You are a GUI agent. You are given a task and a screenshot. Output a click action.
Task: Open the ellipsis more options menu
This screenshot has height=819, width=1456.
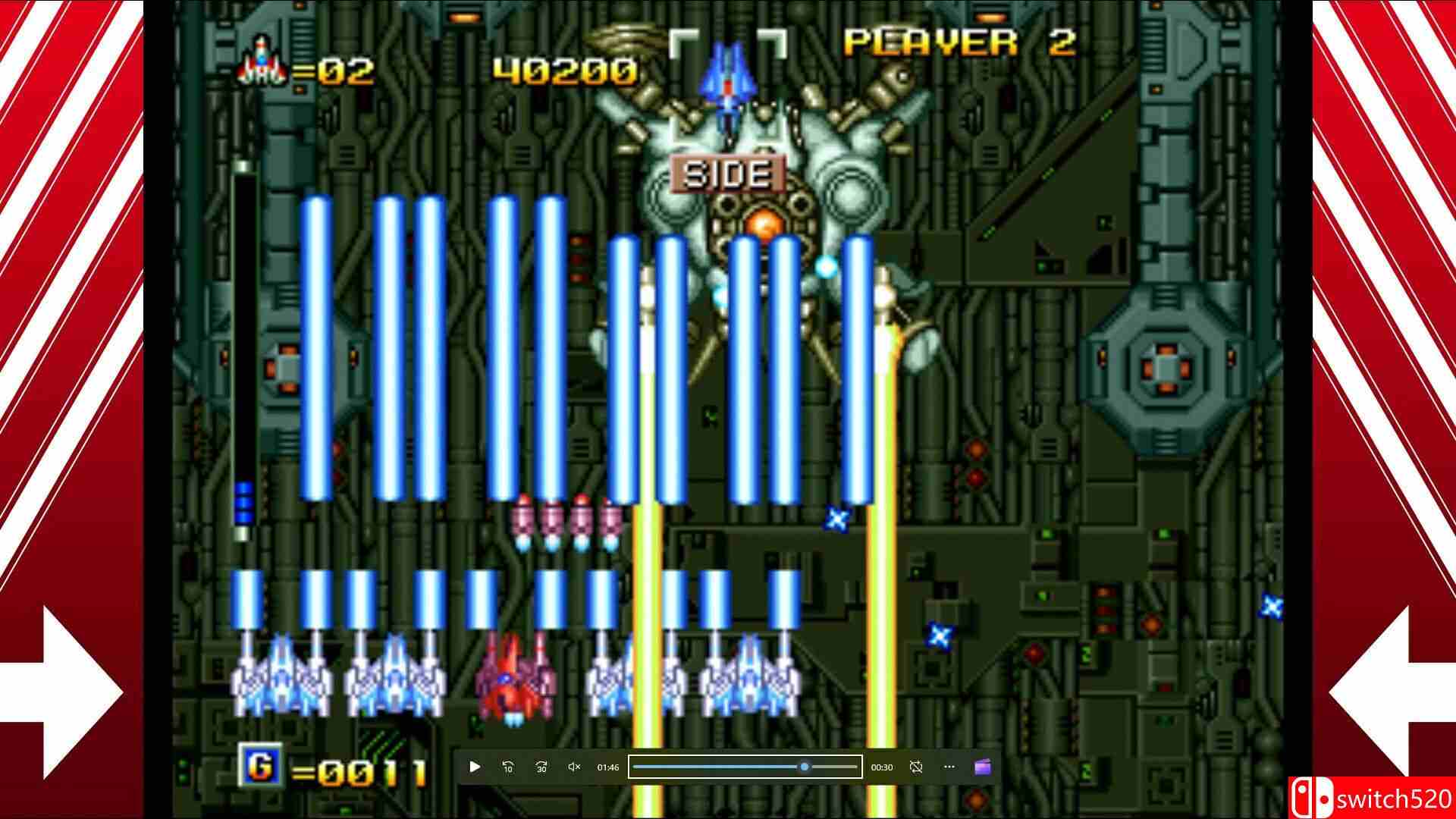(x=949, y=767)
